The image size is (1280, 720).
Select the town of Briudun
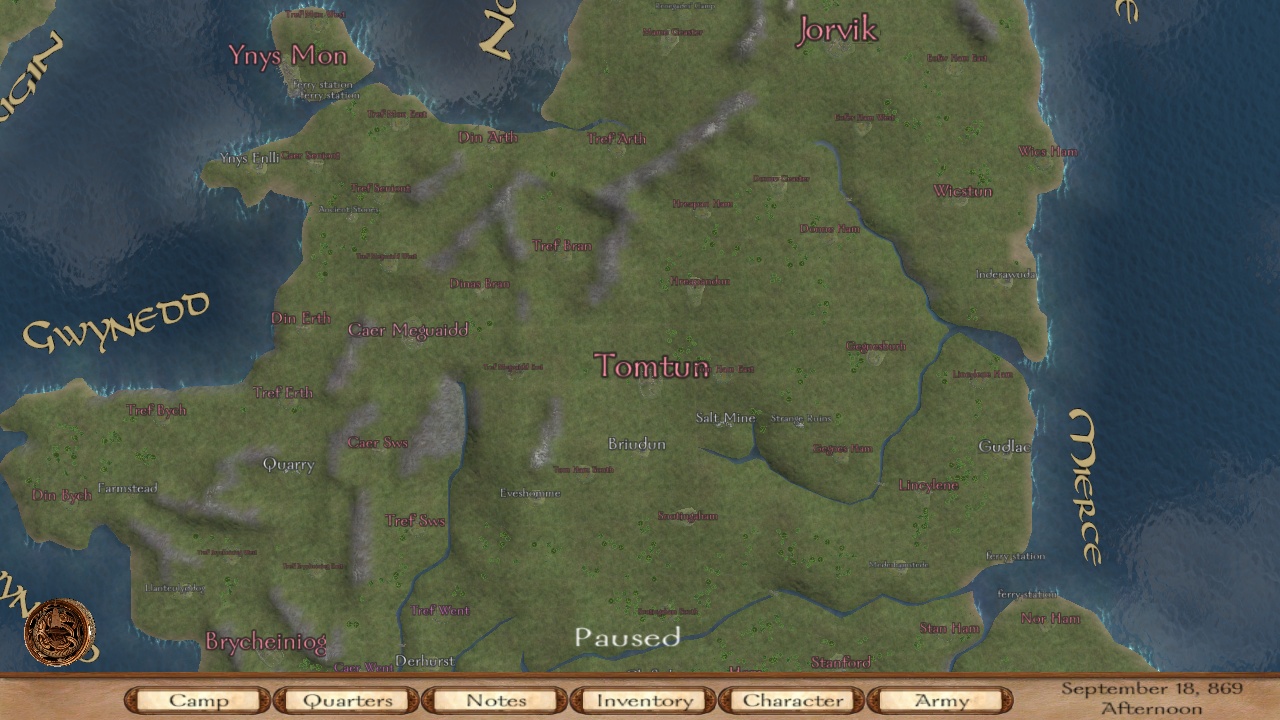click(x=638, y=444)
